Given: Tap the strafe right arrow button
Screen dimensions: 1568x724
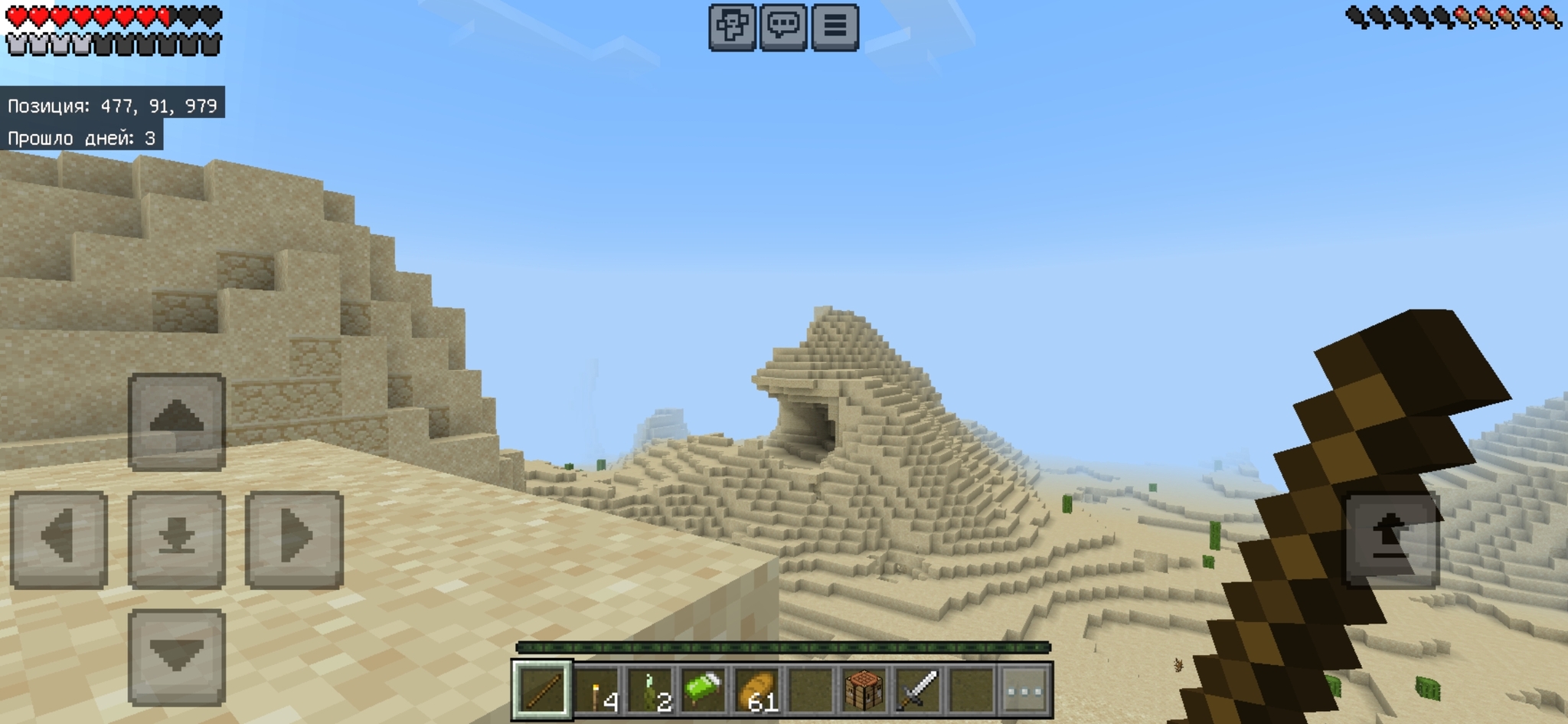Looking at the screenshot, I should (x=294, y=539).
